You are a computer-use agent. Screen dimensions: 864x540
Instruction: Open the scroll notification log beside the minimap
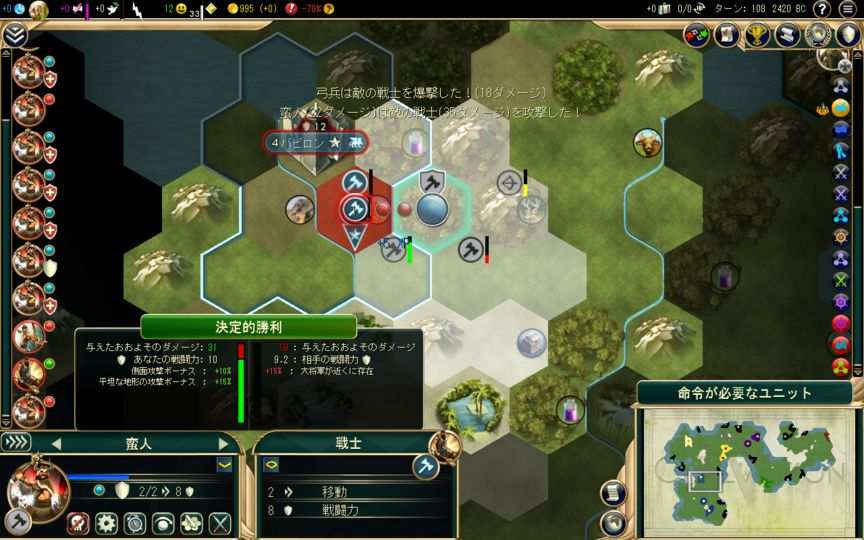click(x=614, y=493)
